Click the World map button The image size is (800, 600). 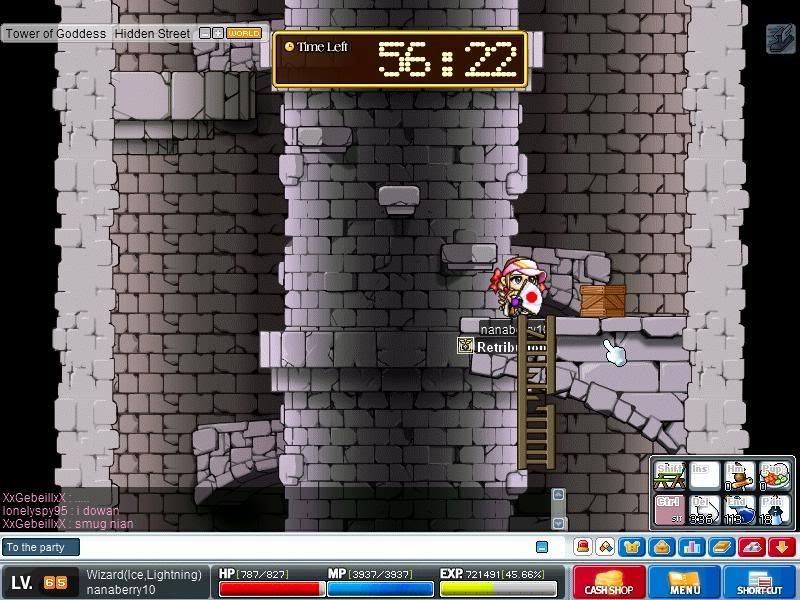tap(244, 33)
